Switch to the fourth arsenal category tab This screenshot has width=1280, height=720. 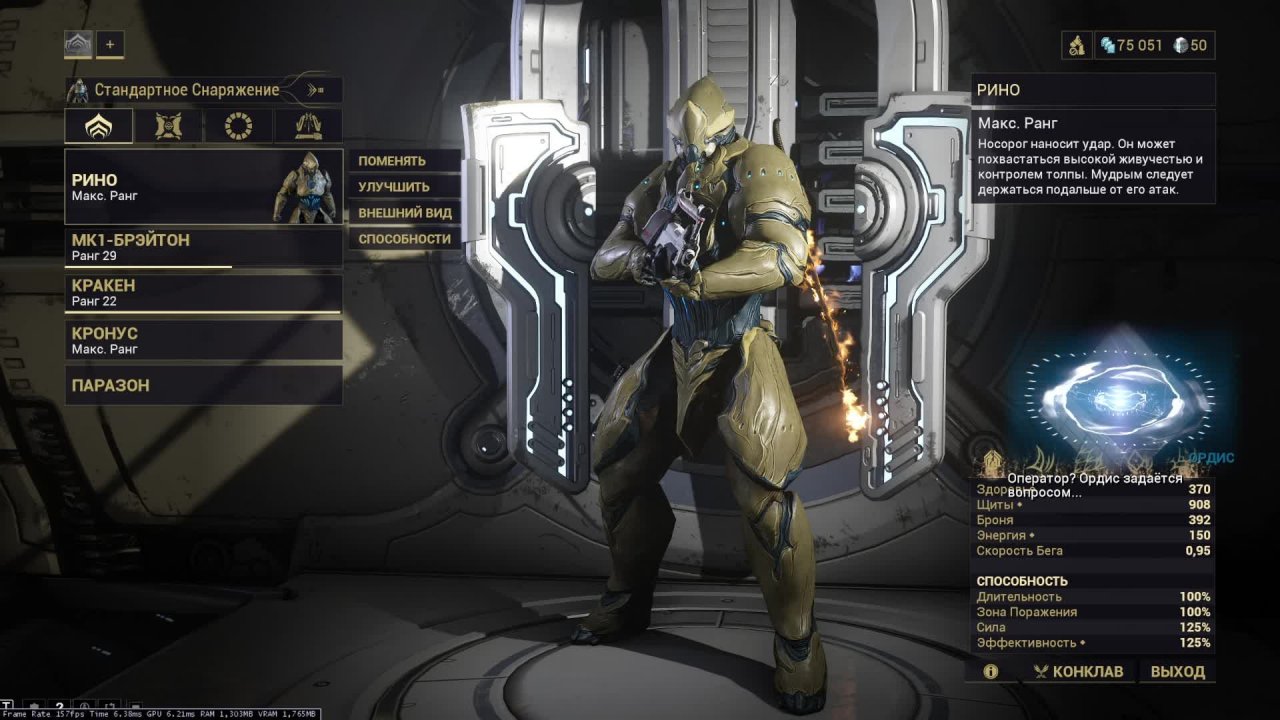[x=308, y=126]
